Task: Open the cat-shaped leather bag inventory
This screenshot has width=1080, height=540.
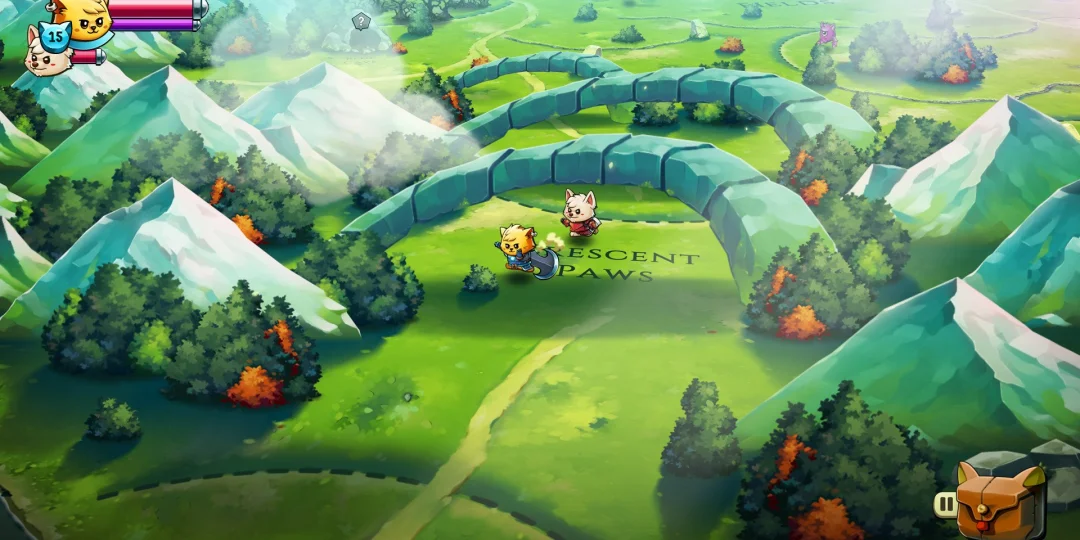Action: pyautogui.click(x=1000, y=500)
